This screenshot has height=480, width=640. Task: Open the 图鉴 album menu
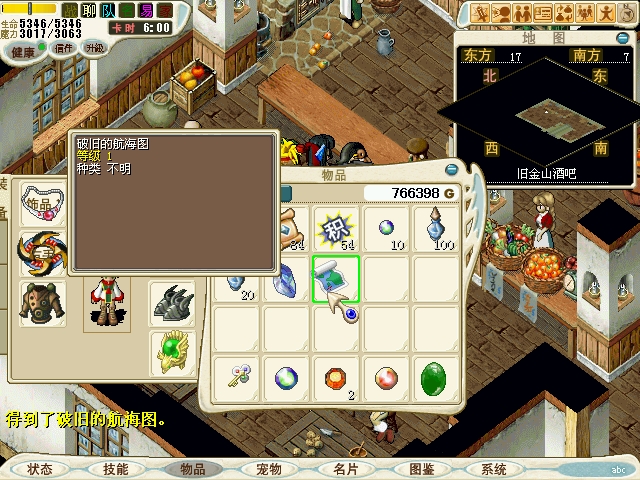(x=421, y=469)
